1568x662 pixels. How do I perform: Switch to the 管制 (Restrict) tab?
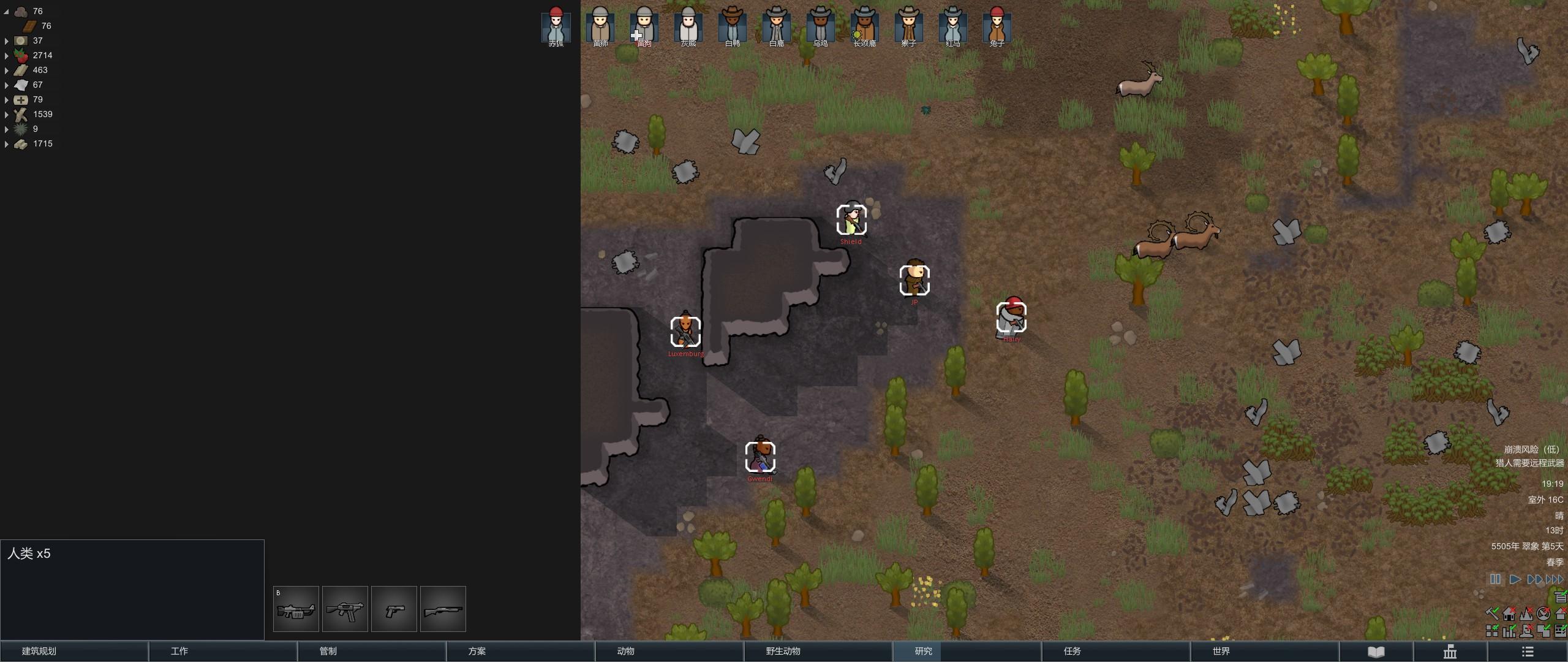371,651
